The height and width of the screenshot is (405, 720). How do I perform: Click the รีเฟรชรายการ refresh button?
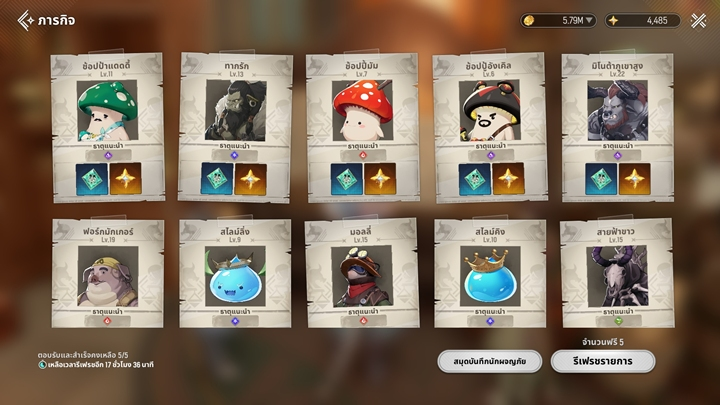[602, 361]
